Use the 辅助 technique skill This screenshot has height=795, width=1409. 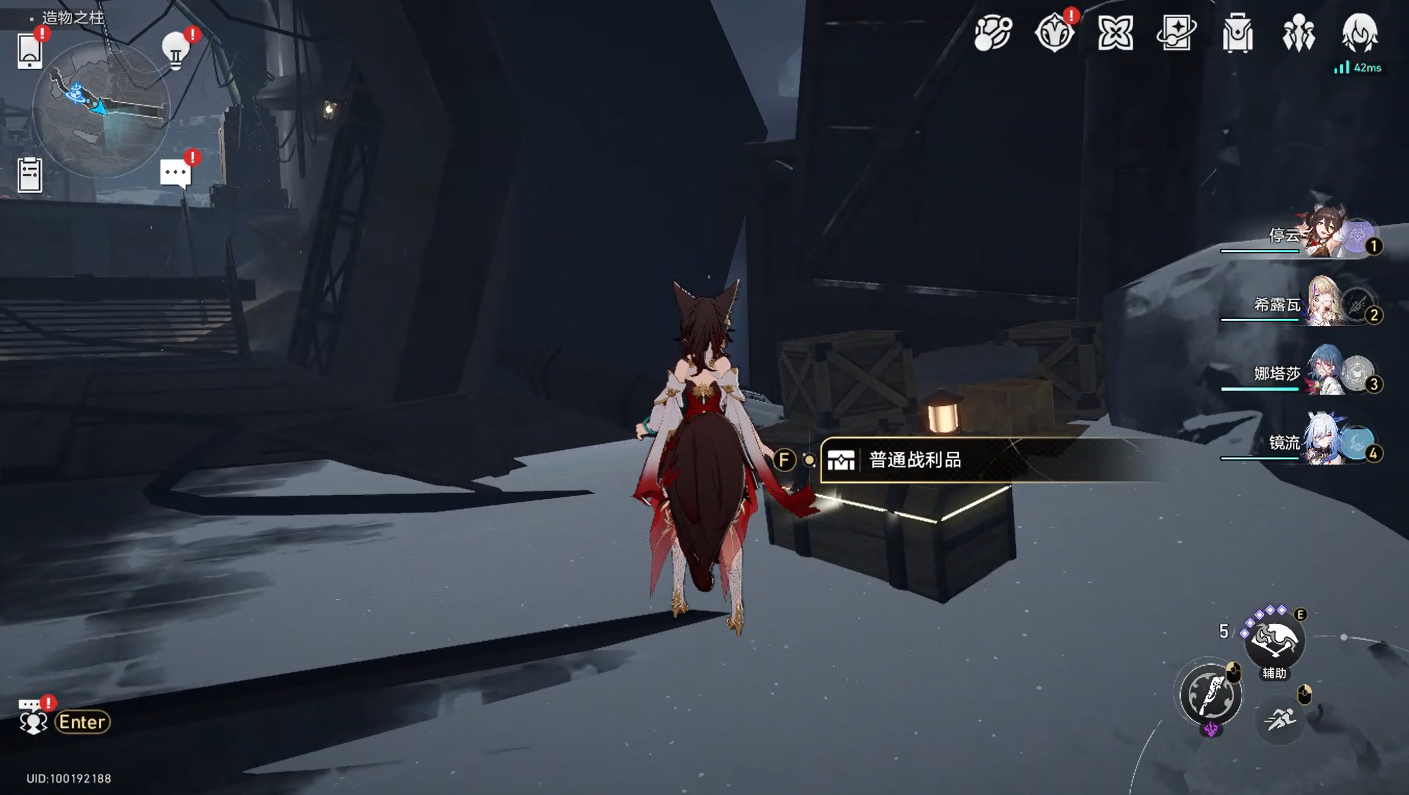click(x=1273, y=641)
